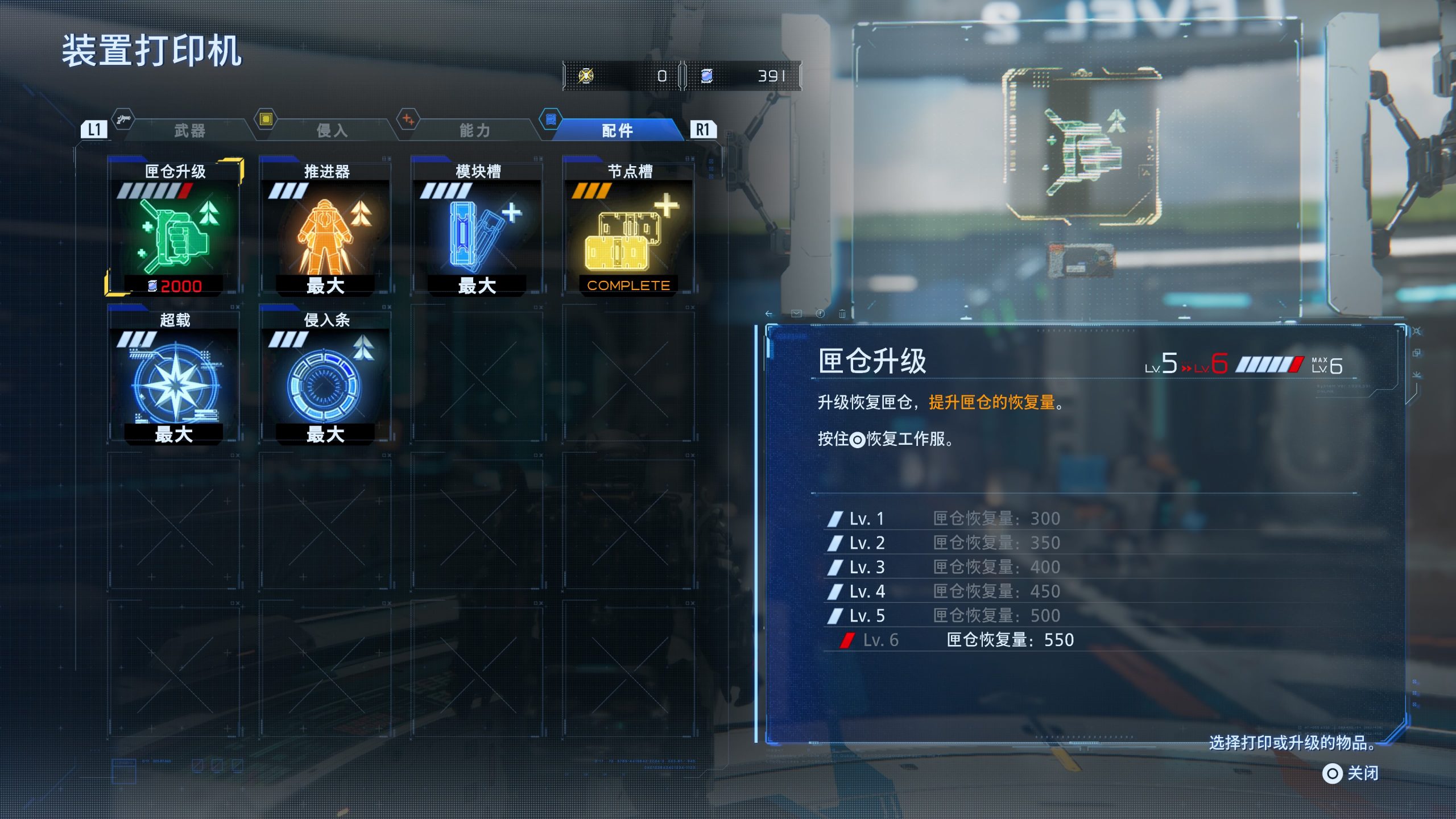Select the 能力 tab
1456x819 pixels.
coord(474,131)
